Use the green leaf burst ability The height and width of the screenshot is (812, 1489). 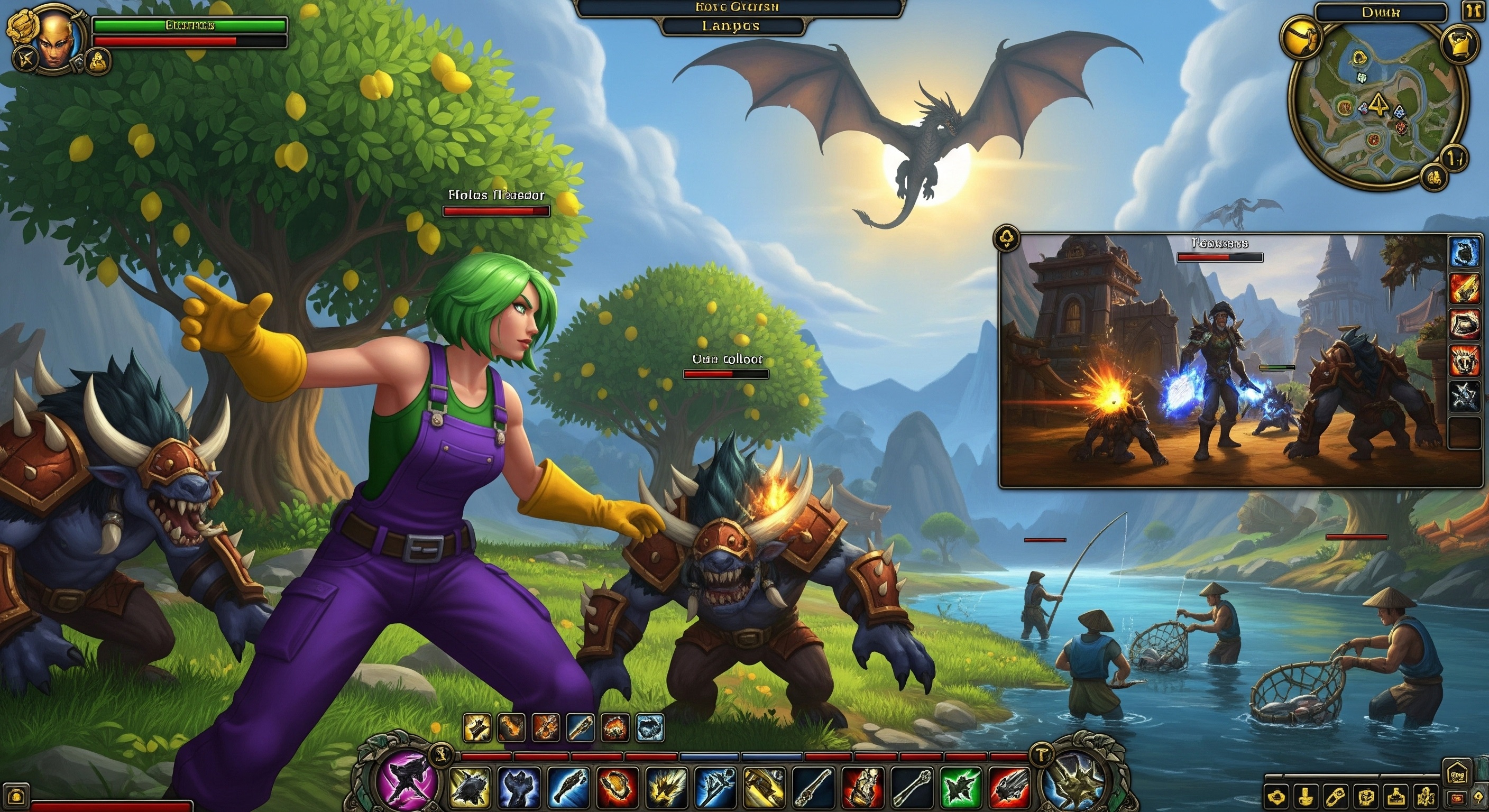coord(960,787)
